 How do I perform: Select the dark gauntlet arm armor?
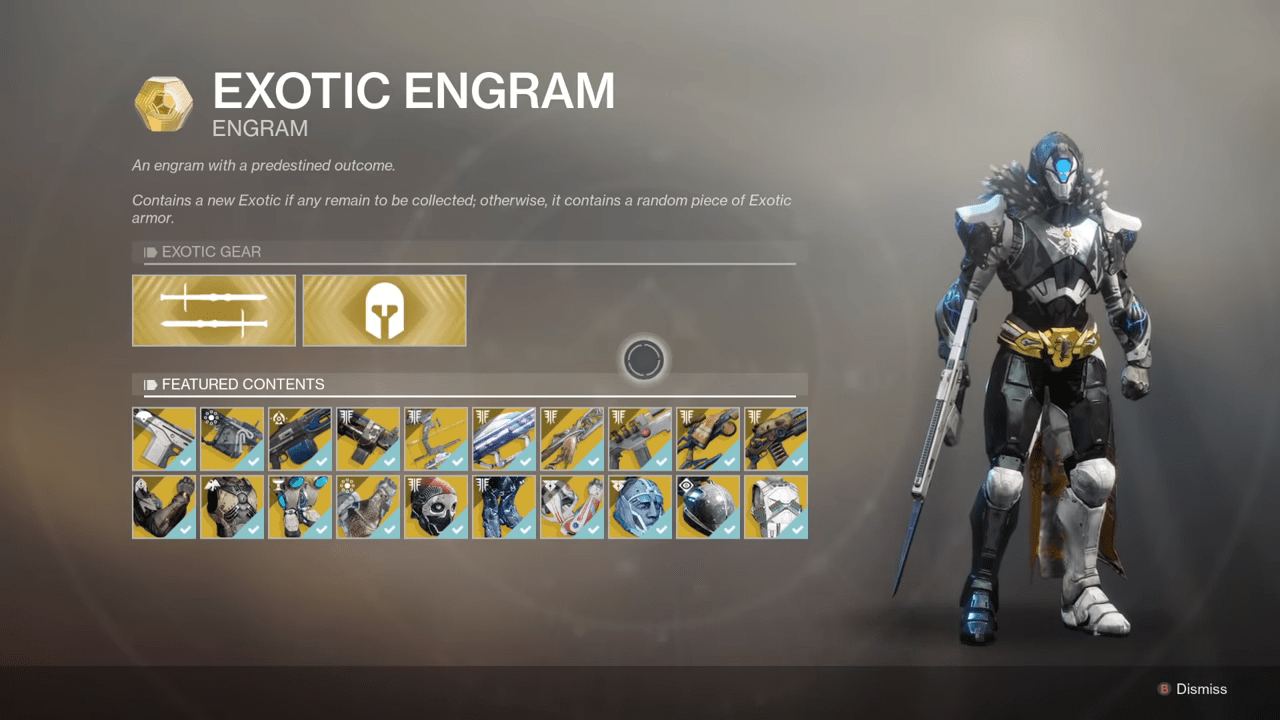pos(164,506)
